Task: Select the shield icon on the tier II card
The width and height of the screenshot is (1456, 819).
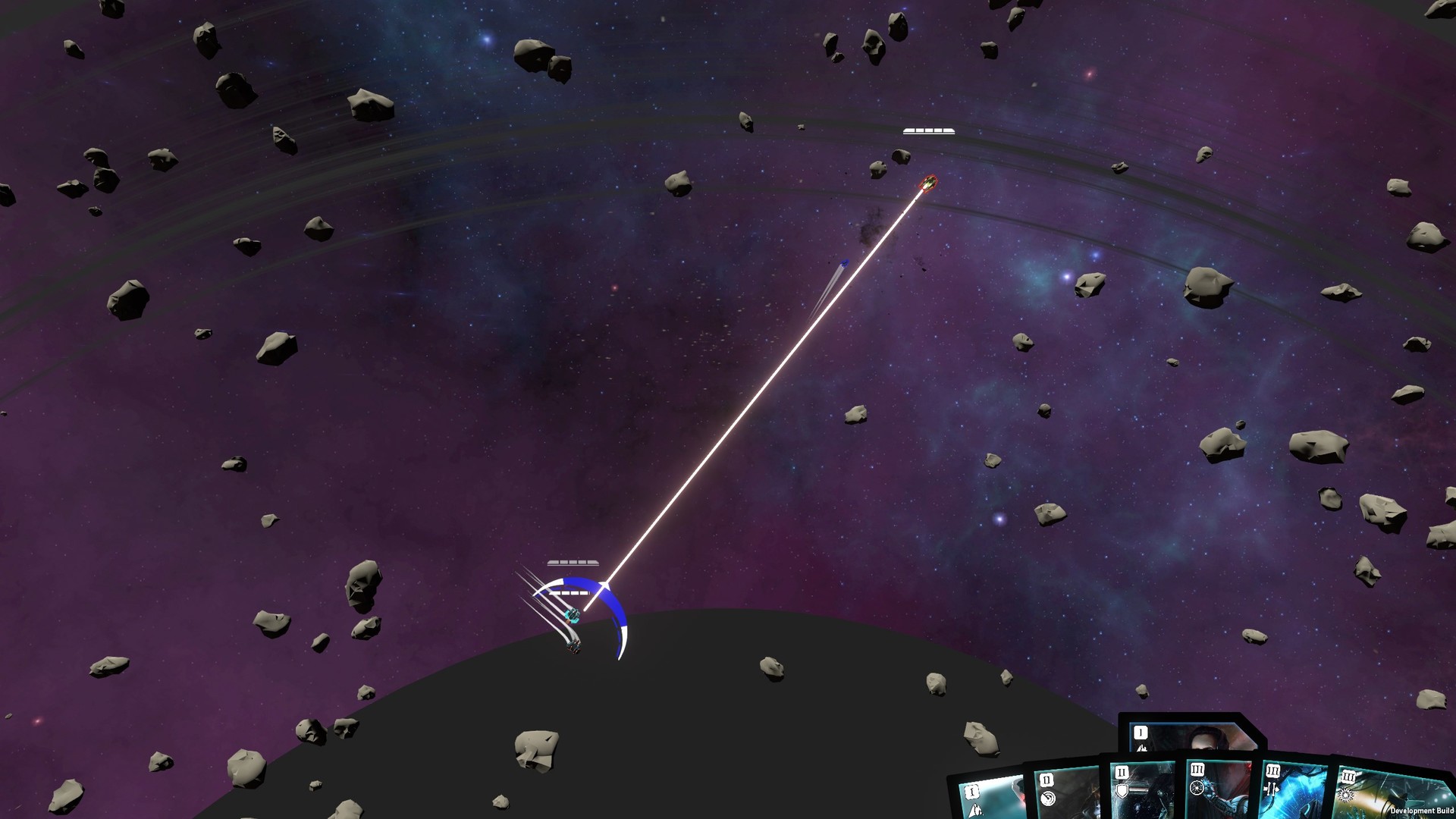Action: [1122, 792]
